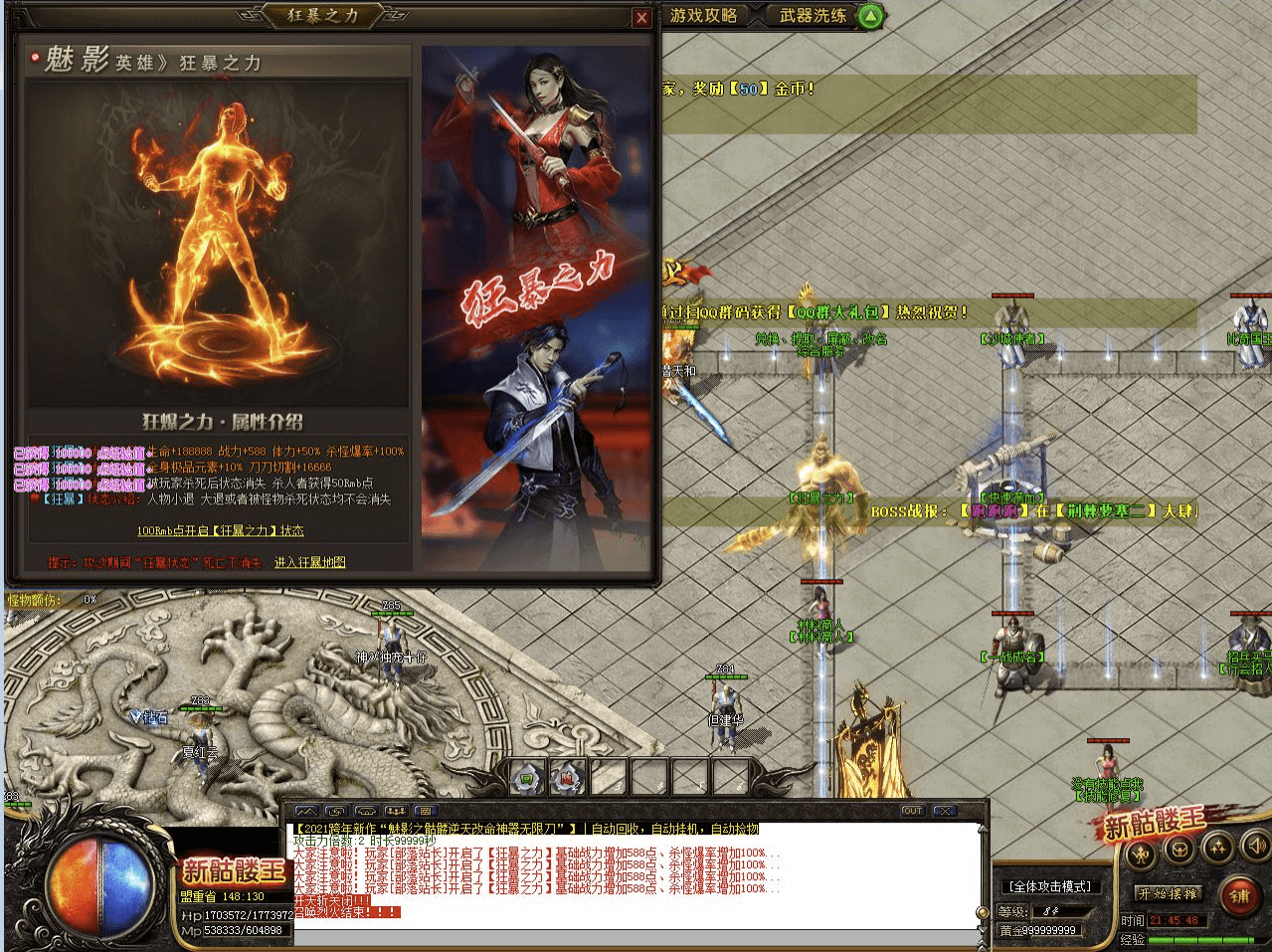Image resolution: width=1272 pixels, height=952 pixels.
Task: Click the mountain-shaped chat filter button
Action: (x=306, y=812)
